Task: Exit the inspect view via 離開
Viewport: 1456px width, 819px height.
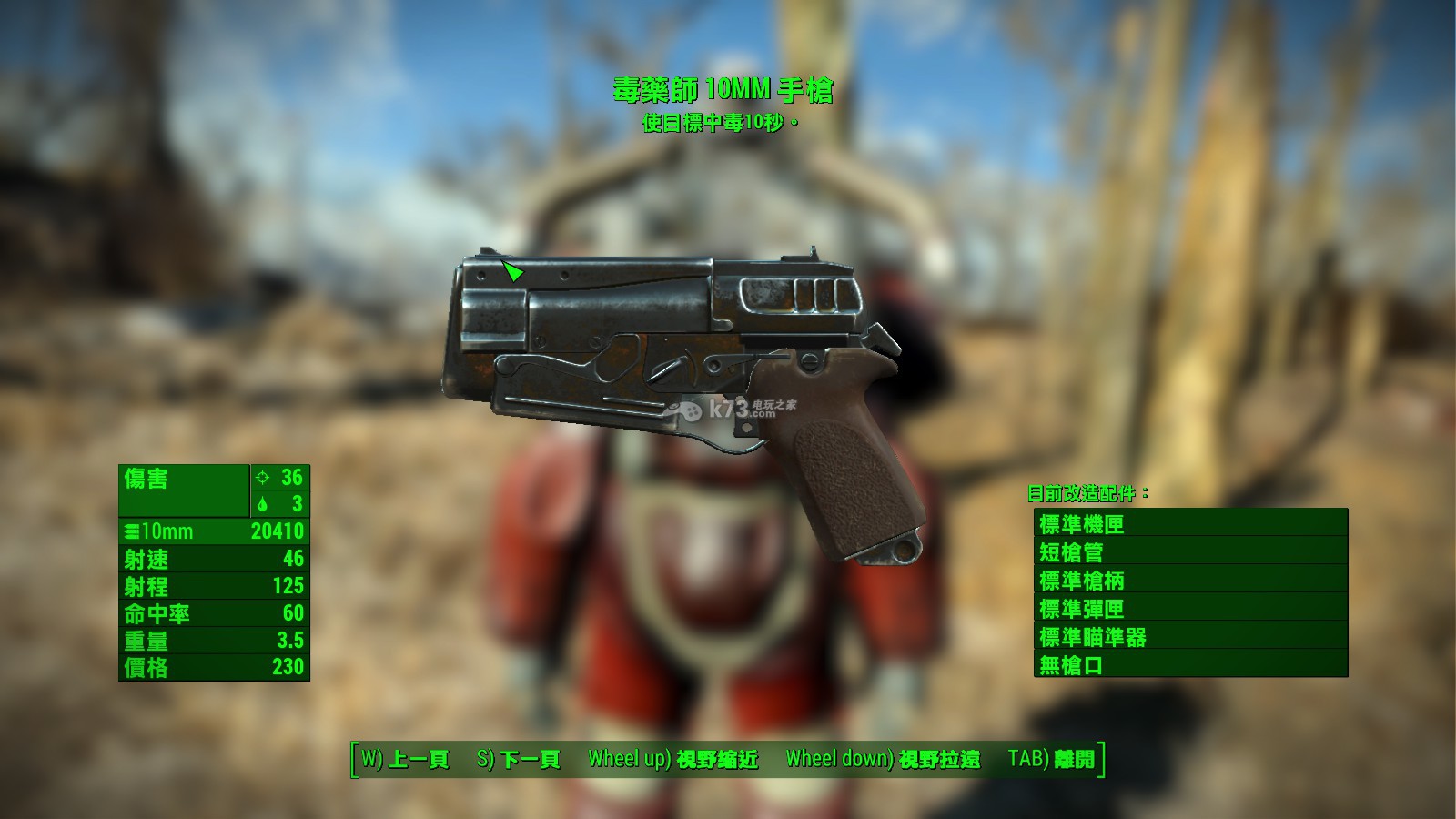Action: click(1051, 759)
